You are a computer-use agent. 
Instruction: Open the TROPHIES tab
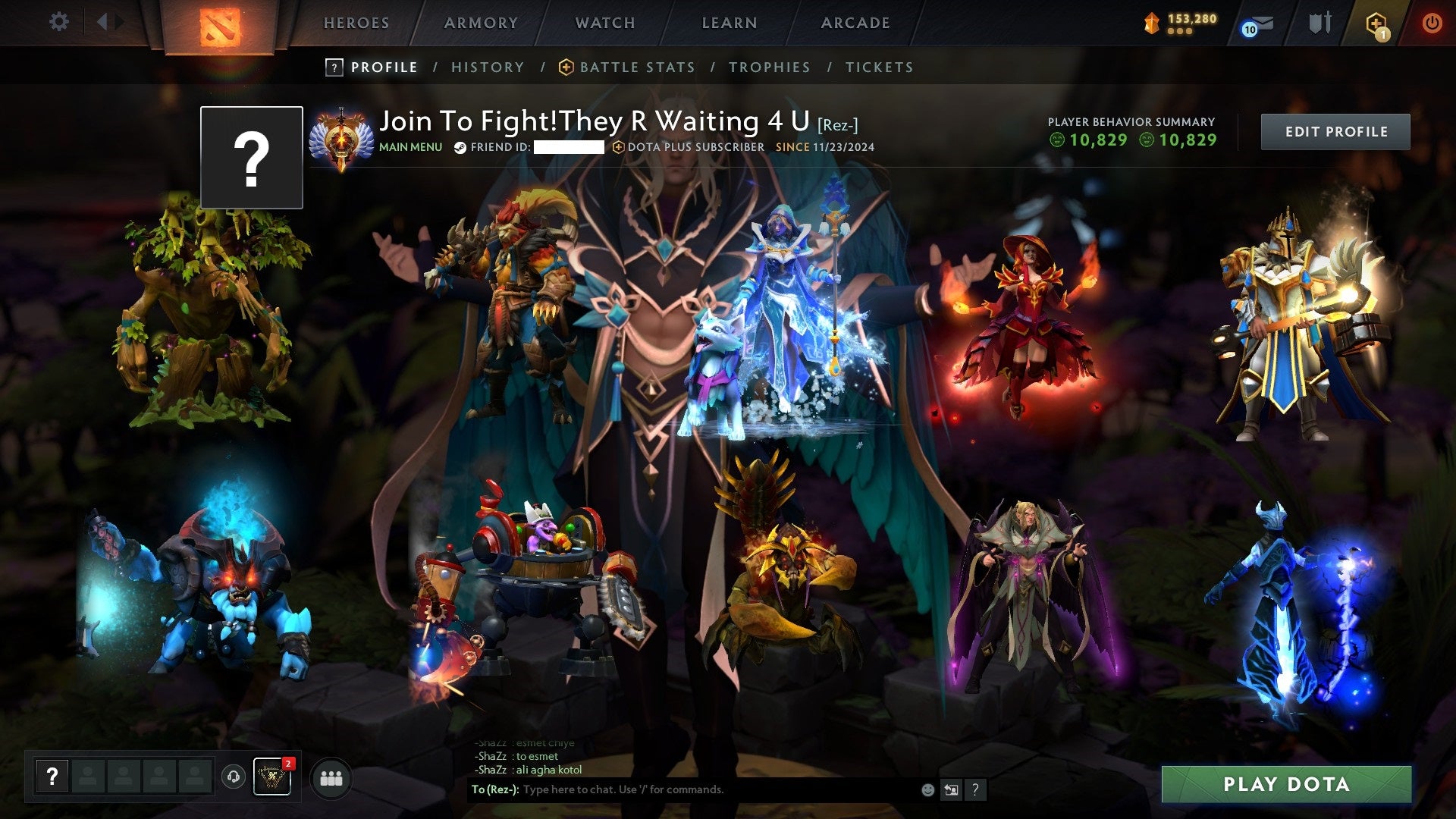[x=769, y=67]
